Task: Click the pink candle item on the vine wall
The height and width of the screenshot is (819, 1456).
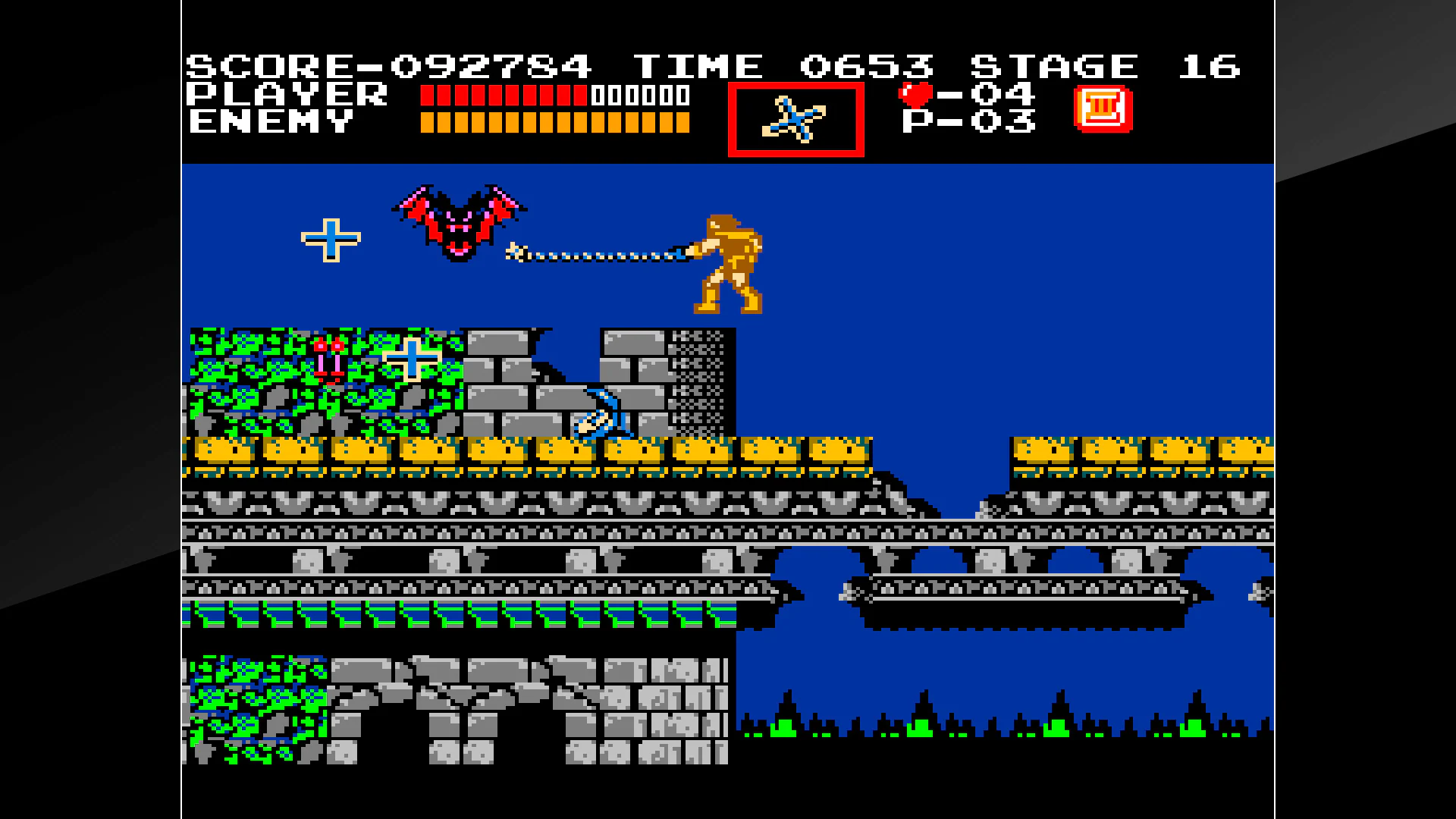Action: [329, 356]
